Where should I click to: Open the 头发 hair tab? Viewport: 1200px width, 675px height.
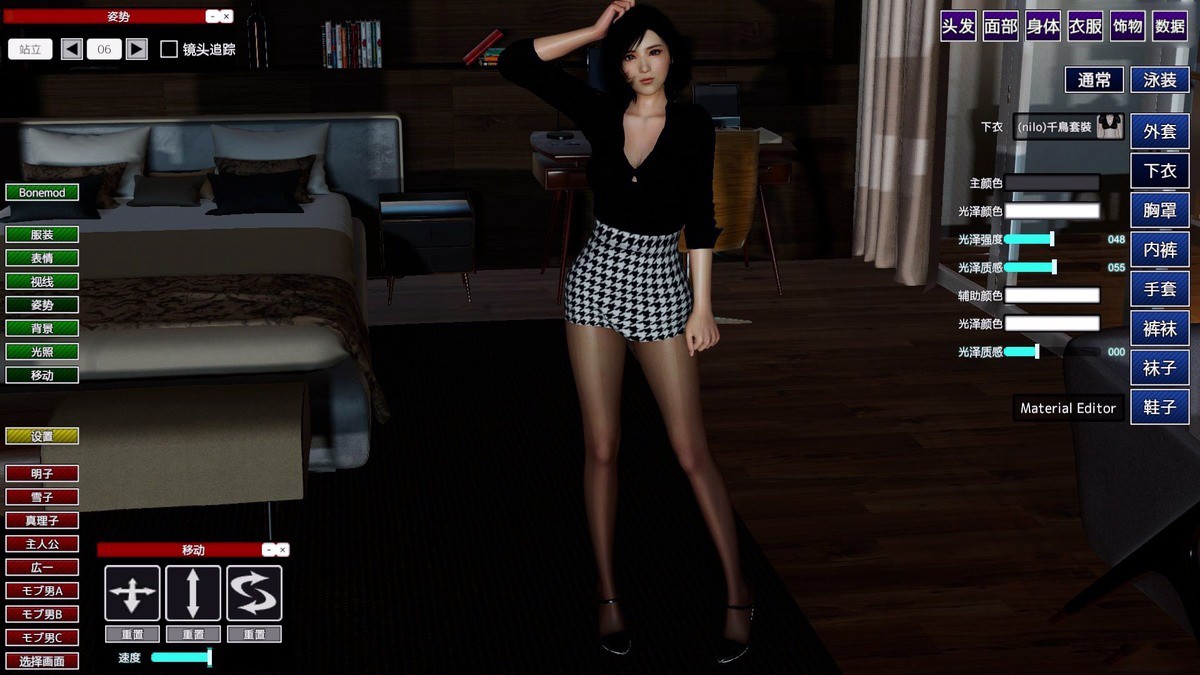point(957,27)
